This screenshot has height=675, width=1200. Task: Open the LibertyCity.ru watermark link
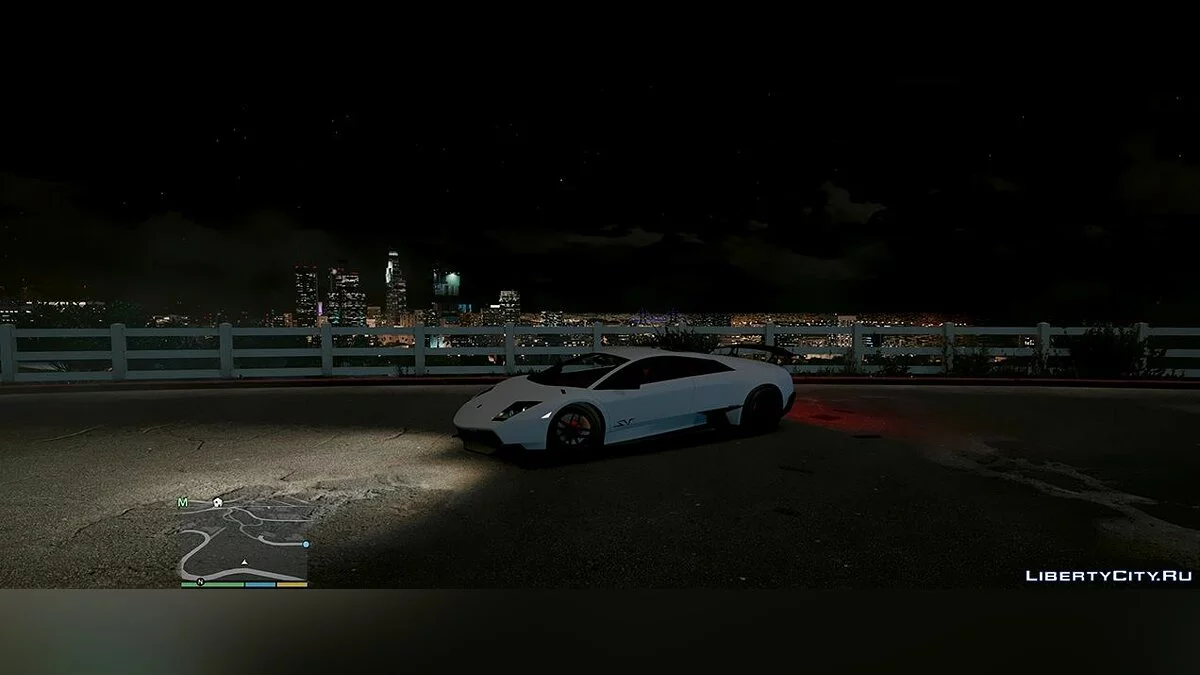click(x=1108, y=575)
